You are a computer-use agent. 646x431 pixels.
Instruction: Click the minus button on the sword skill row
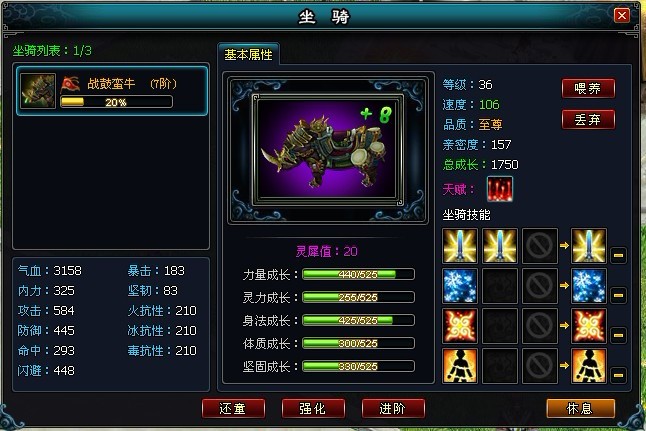pos(618,257)
